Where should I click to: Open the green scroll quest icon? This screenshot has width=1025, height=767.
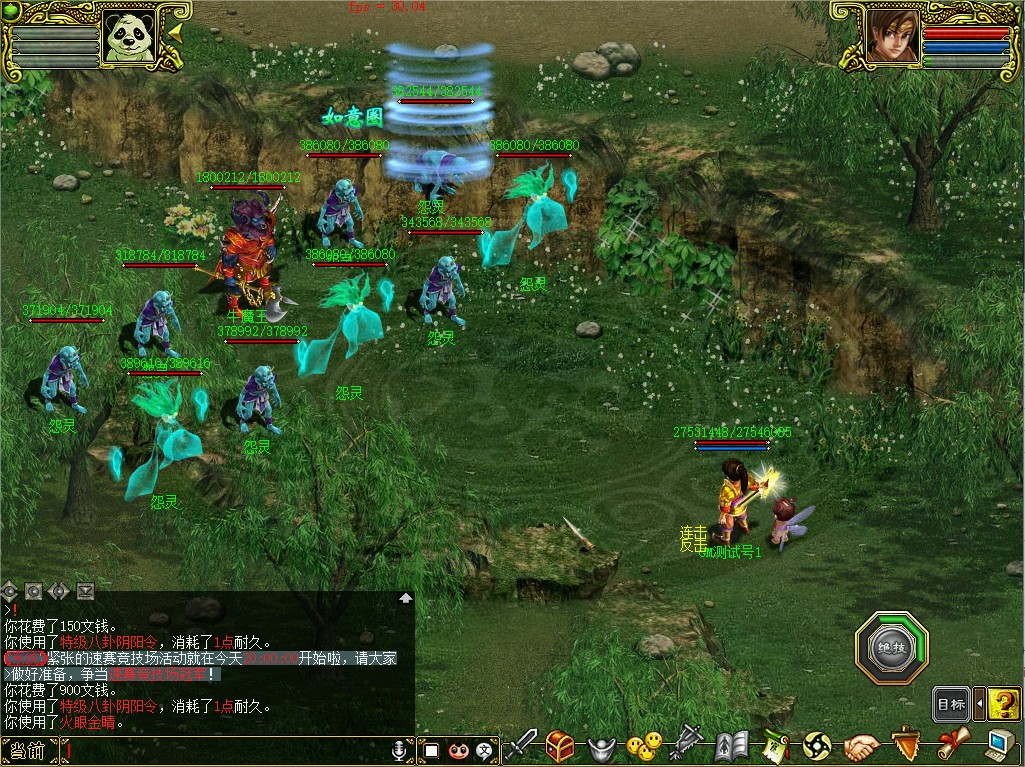(776, 745)
